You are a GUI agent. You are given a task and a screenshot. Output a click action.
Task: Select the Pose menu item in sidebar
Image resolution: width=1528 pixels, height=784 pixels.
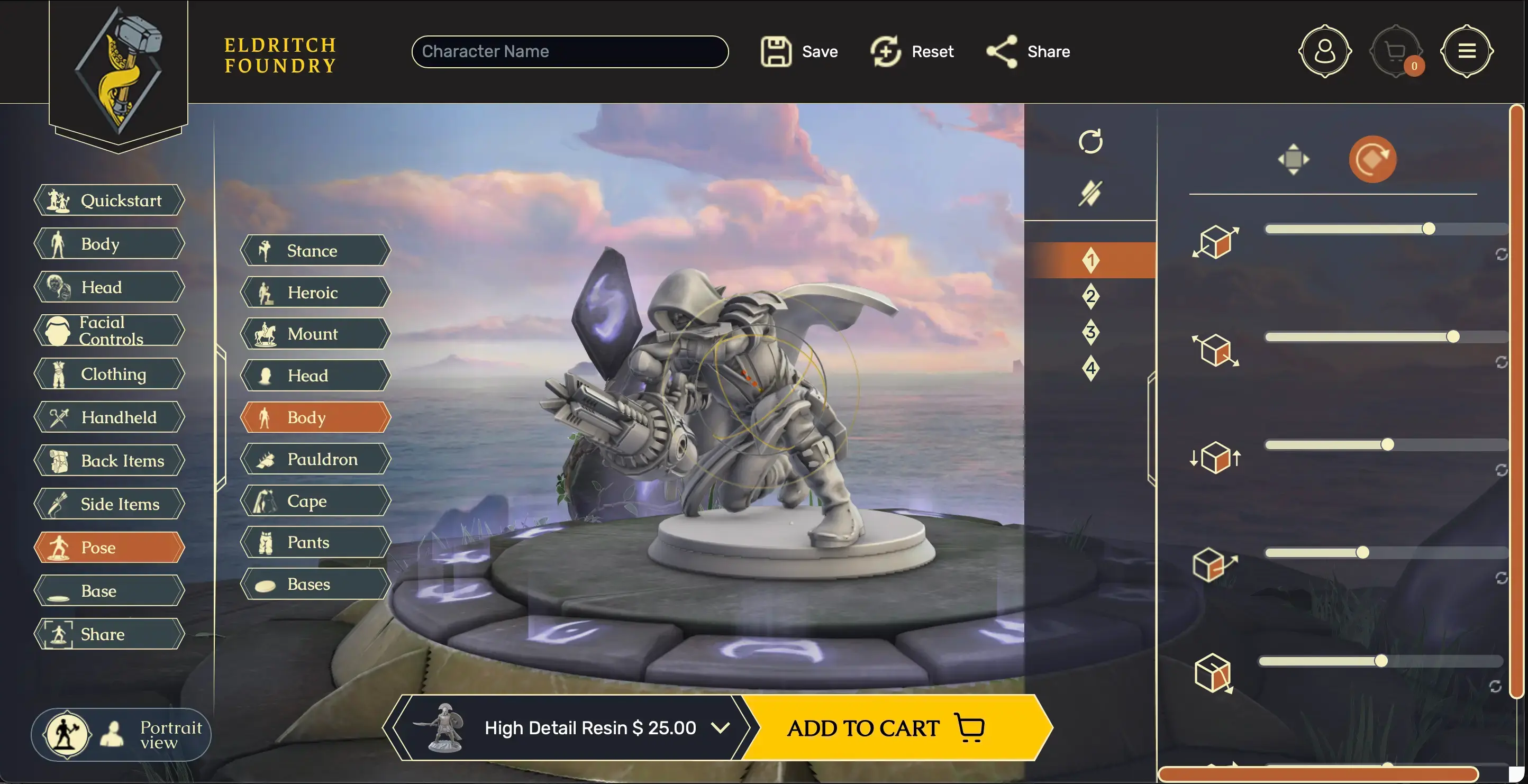(x=108, y=548)
